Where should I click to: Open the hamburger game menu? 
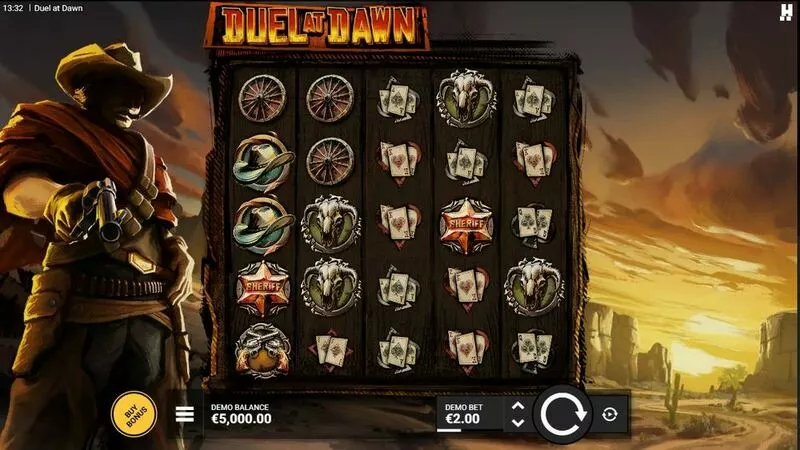[185, 413]
